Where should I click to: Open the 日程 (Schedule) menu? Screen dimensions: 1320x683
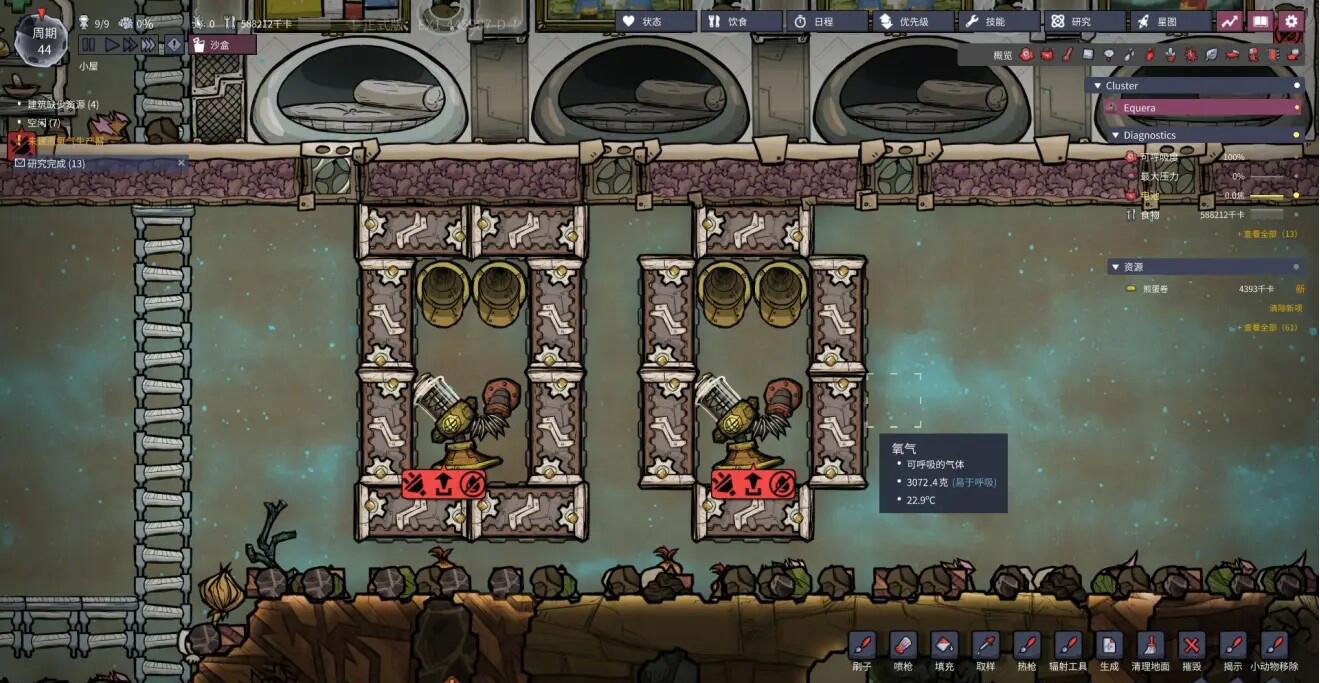pos(826,21)
